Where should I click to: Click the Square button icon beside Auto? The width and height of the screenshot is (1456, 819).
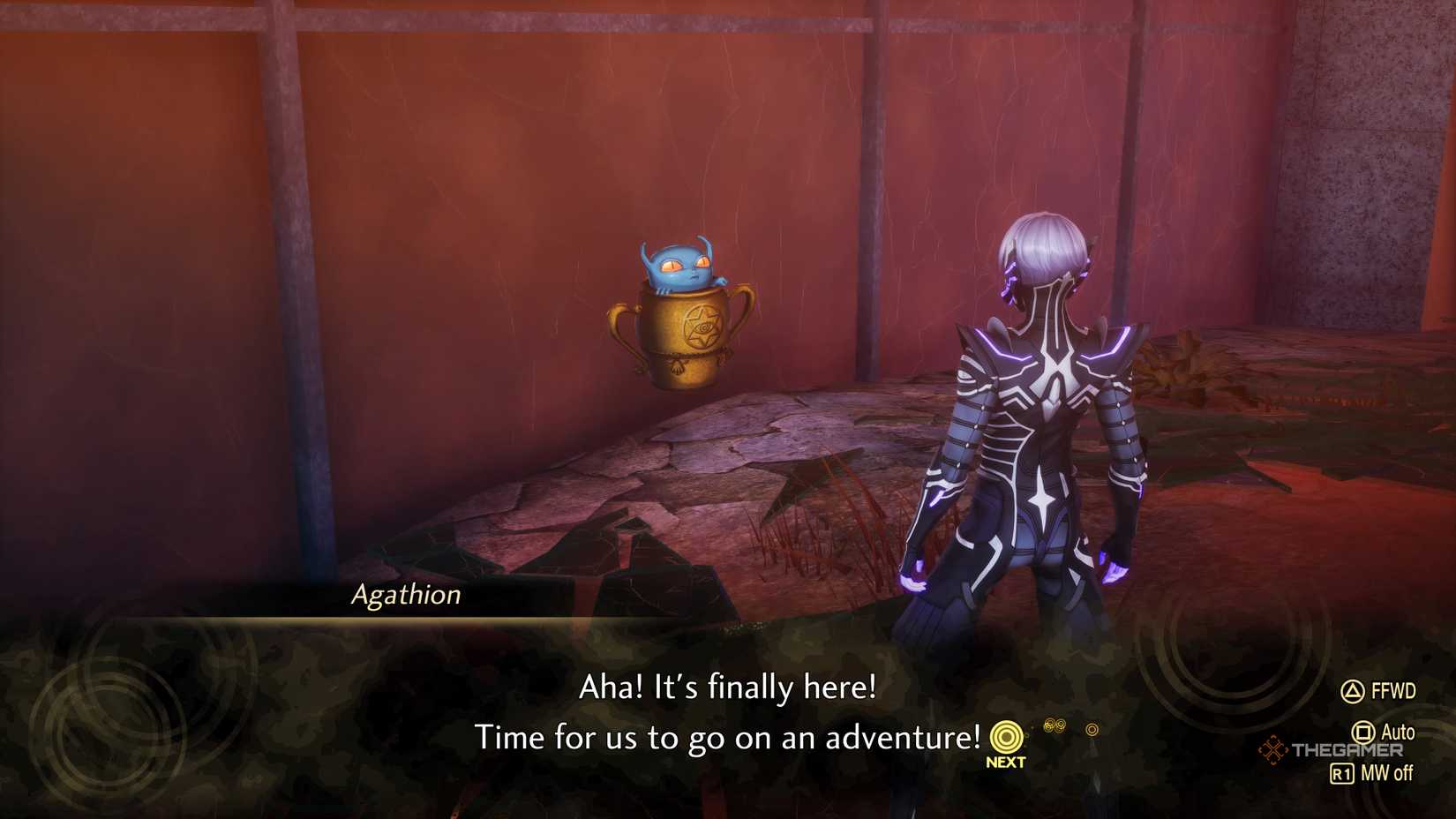[x=1363, y=732]
